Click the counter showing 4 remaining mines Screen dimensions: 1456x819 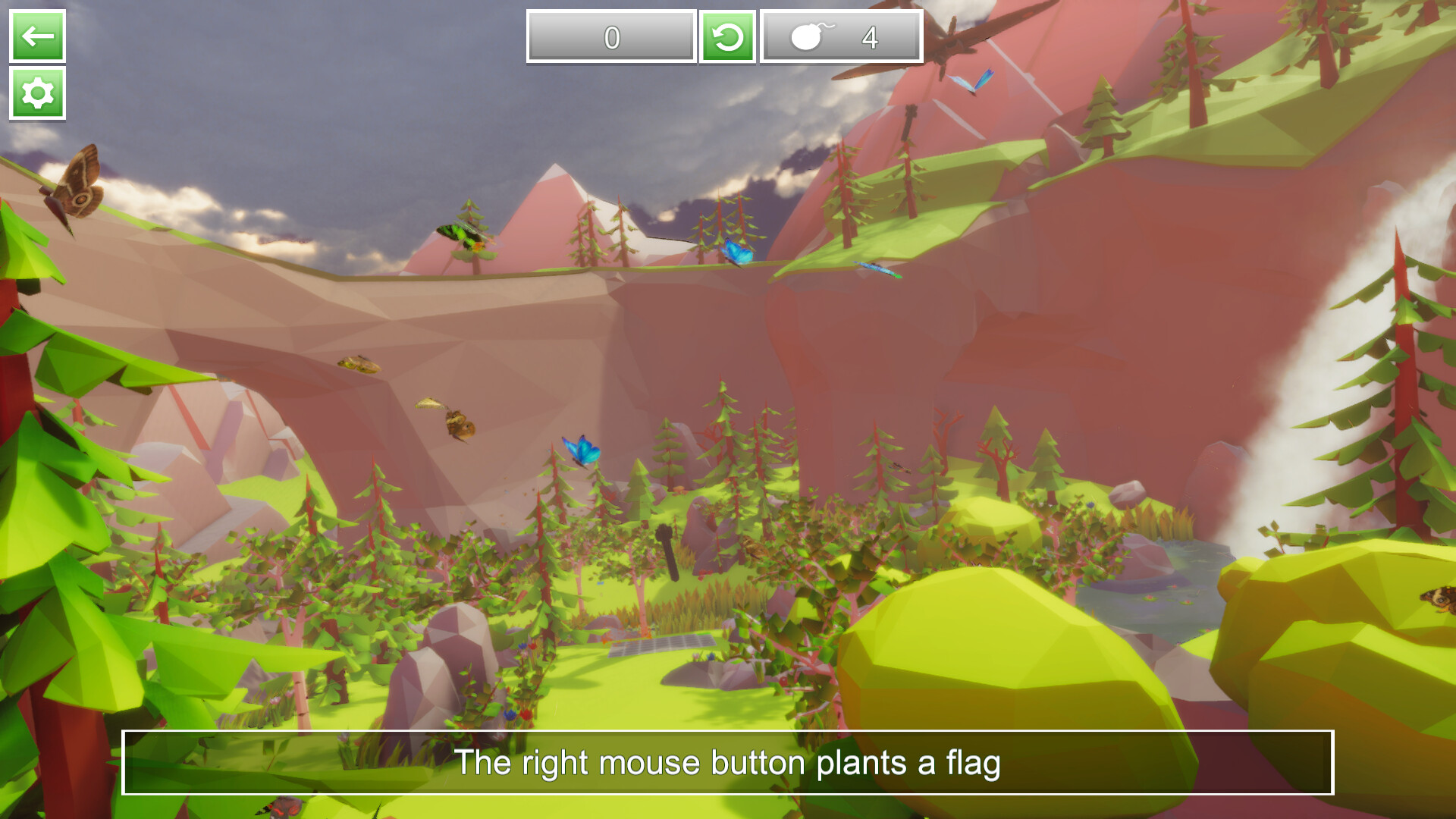tap(871, 36)
